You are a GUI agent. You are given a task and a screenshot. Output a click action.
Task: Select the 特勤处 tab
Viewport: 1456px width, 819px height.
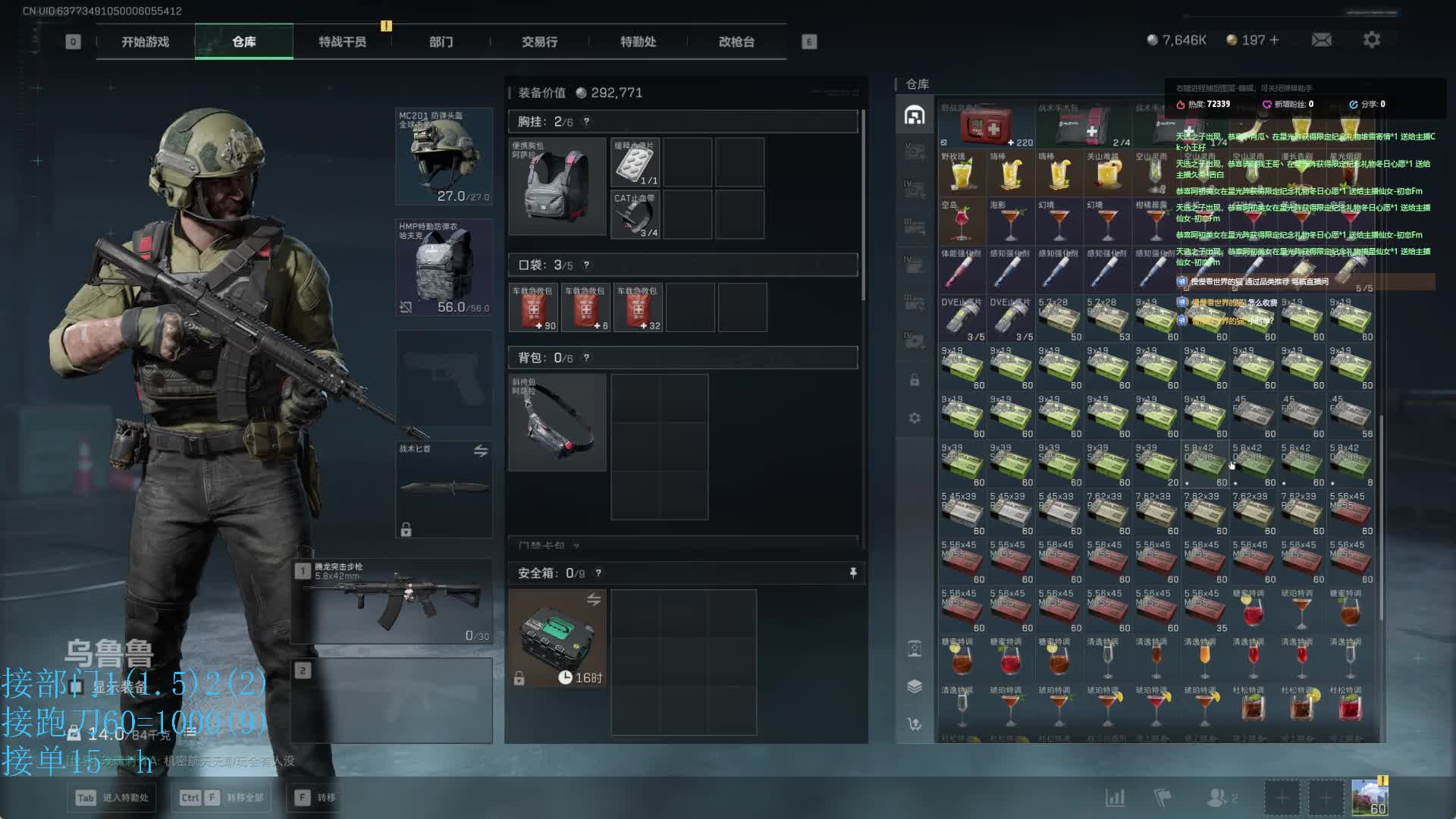pos(638,42)
